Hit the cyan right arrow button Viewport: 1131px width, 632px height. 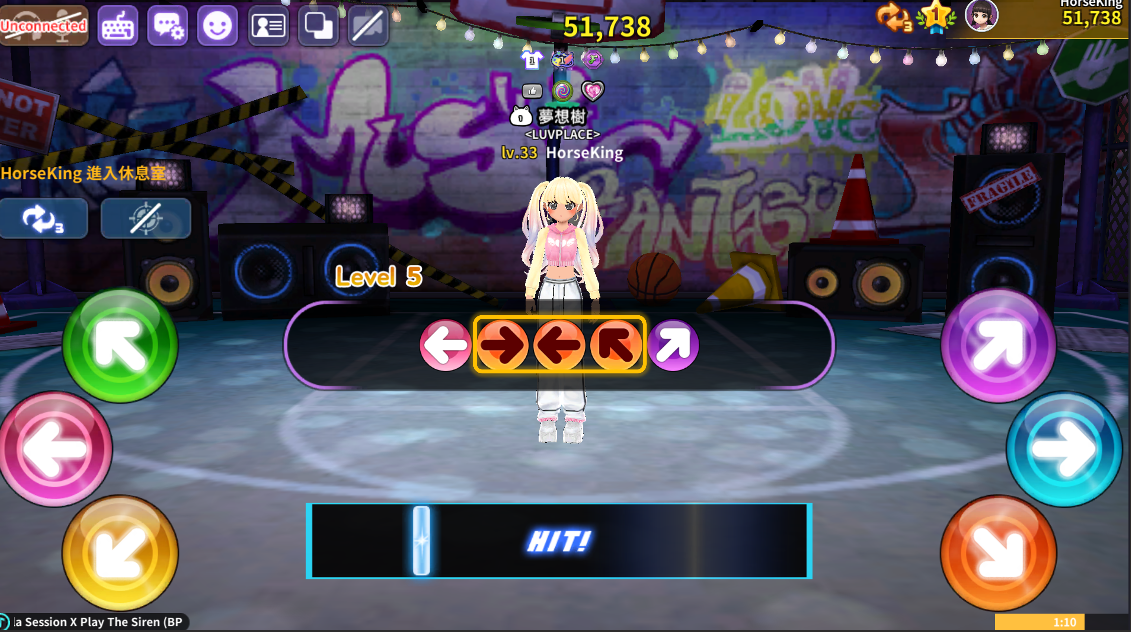tap(1064, 449)
